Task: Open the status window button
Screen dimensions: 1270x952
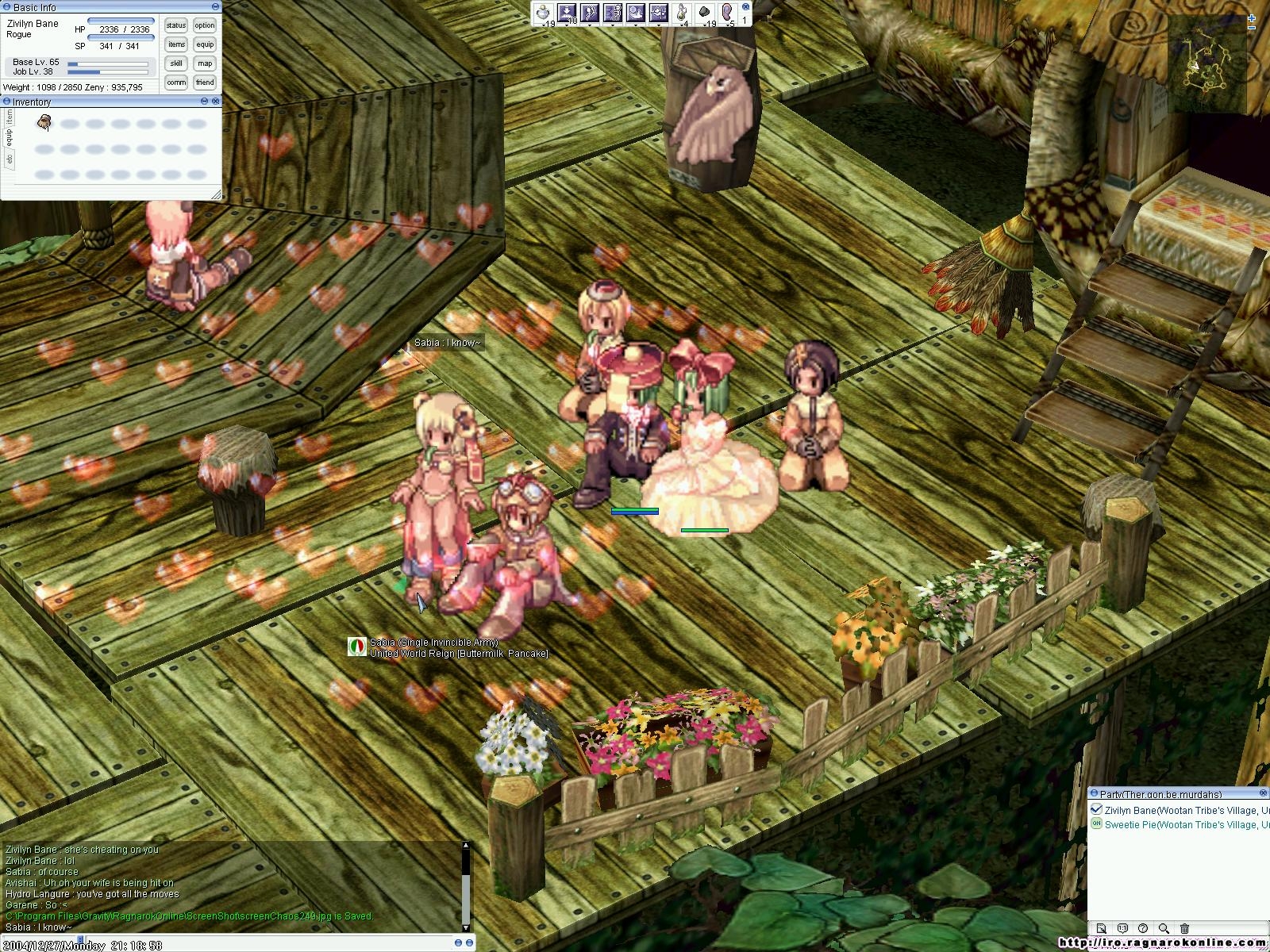Action: (x=176, y=25)
